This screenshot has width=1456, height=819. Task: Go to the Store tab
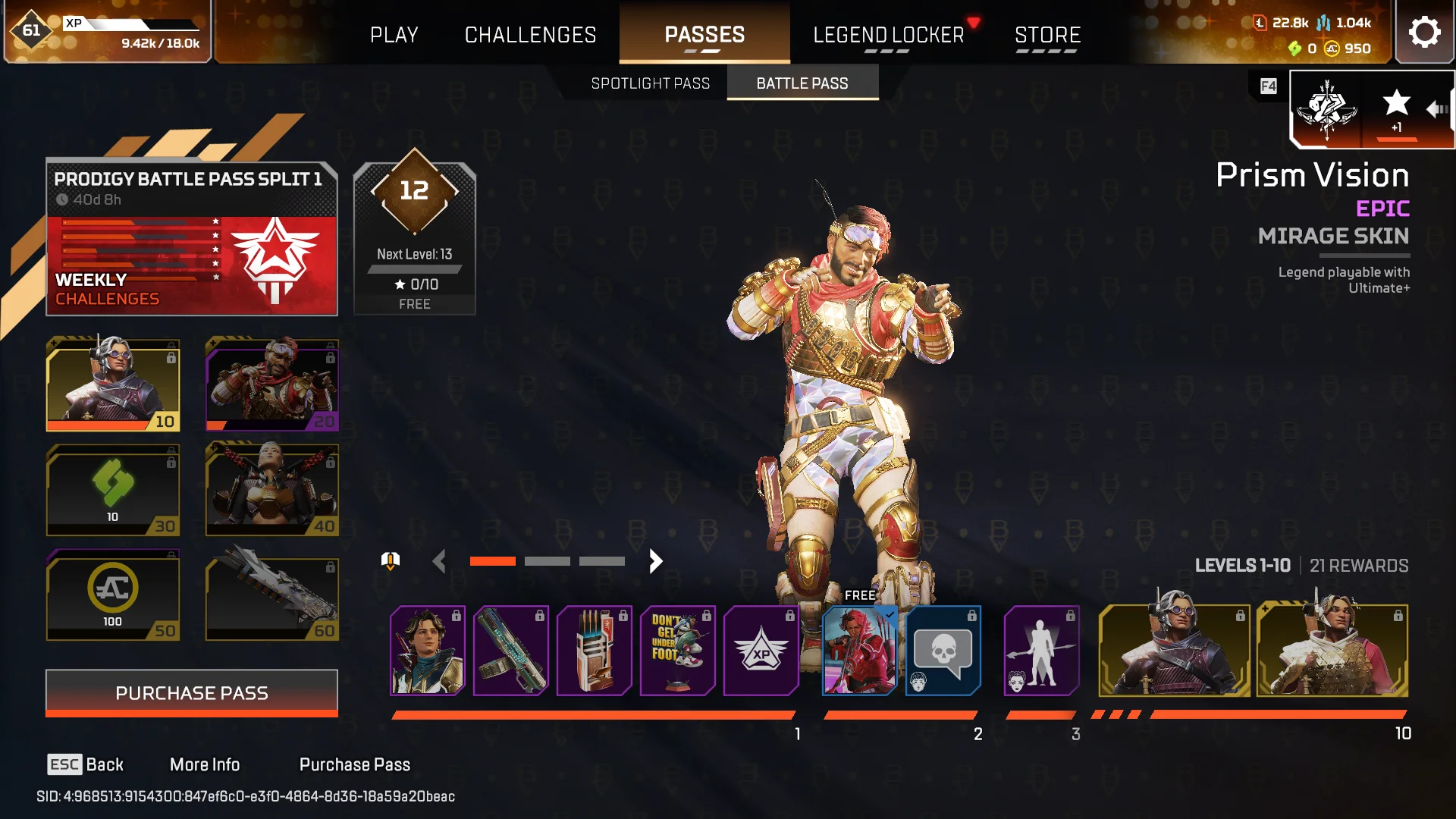click(1047, 35)
